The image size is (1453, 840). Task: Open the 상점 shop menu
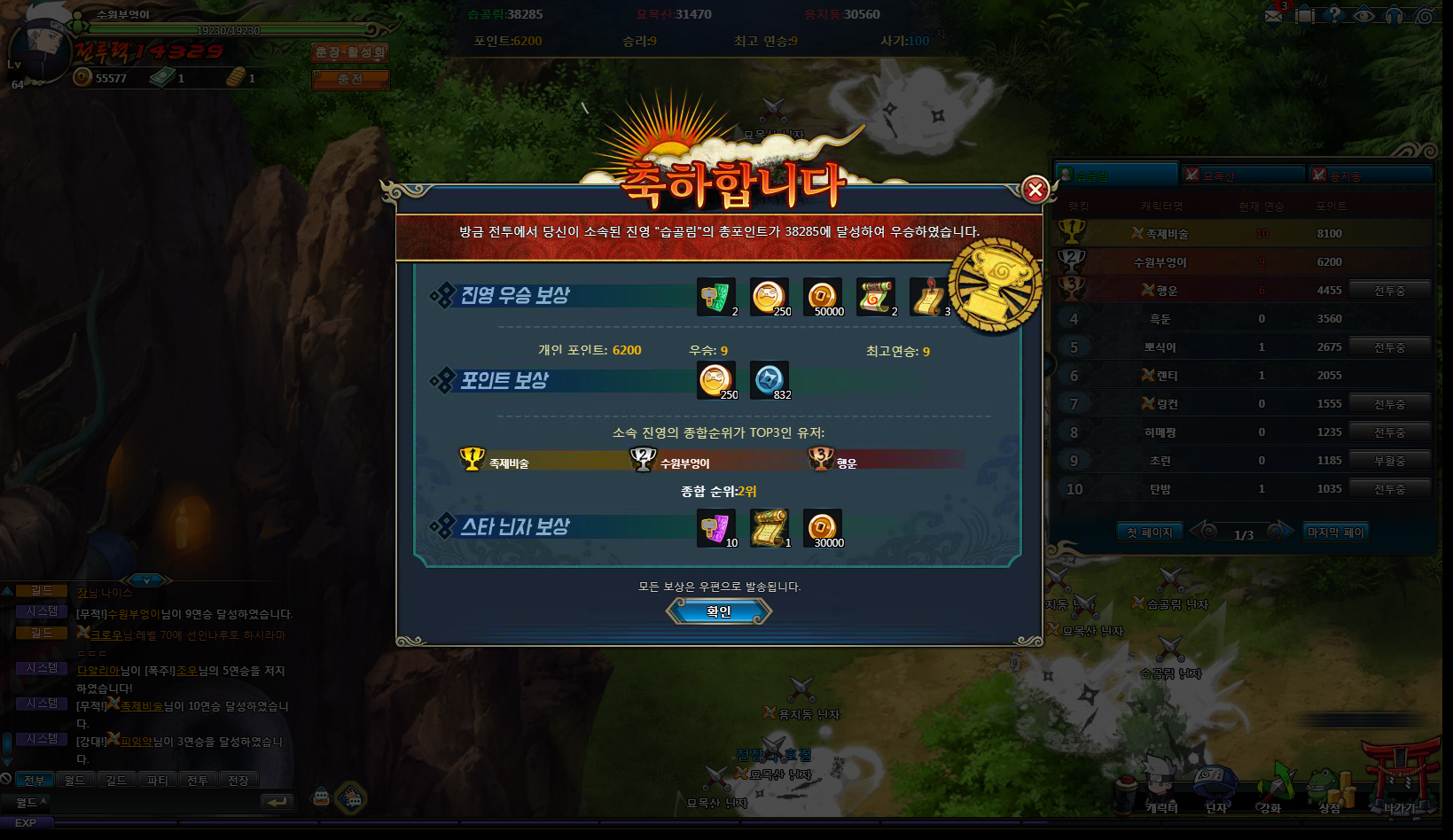pos(1328,789)
